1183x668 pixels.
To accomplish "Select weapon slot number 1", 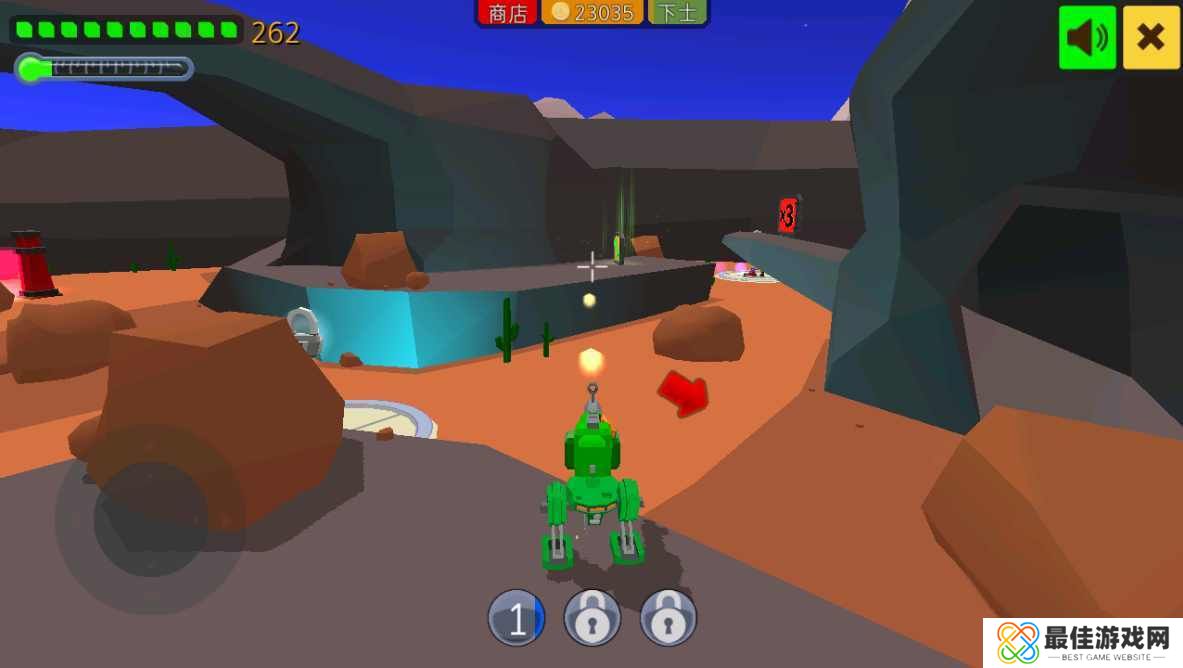I will (517, 619).
